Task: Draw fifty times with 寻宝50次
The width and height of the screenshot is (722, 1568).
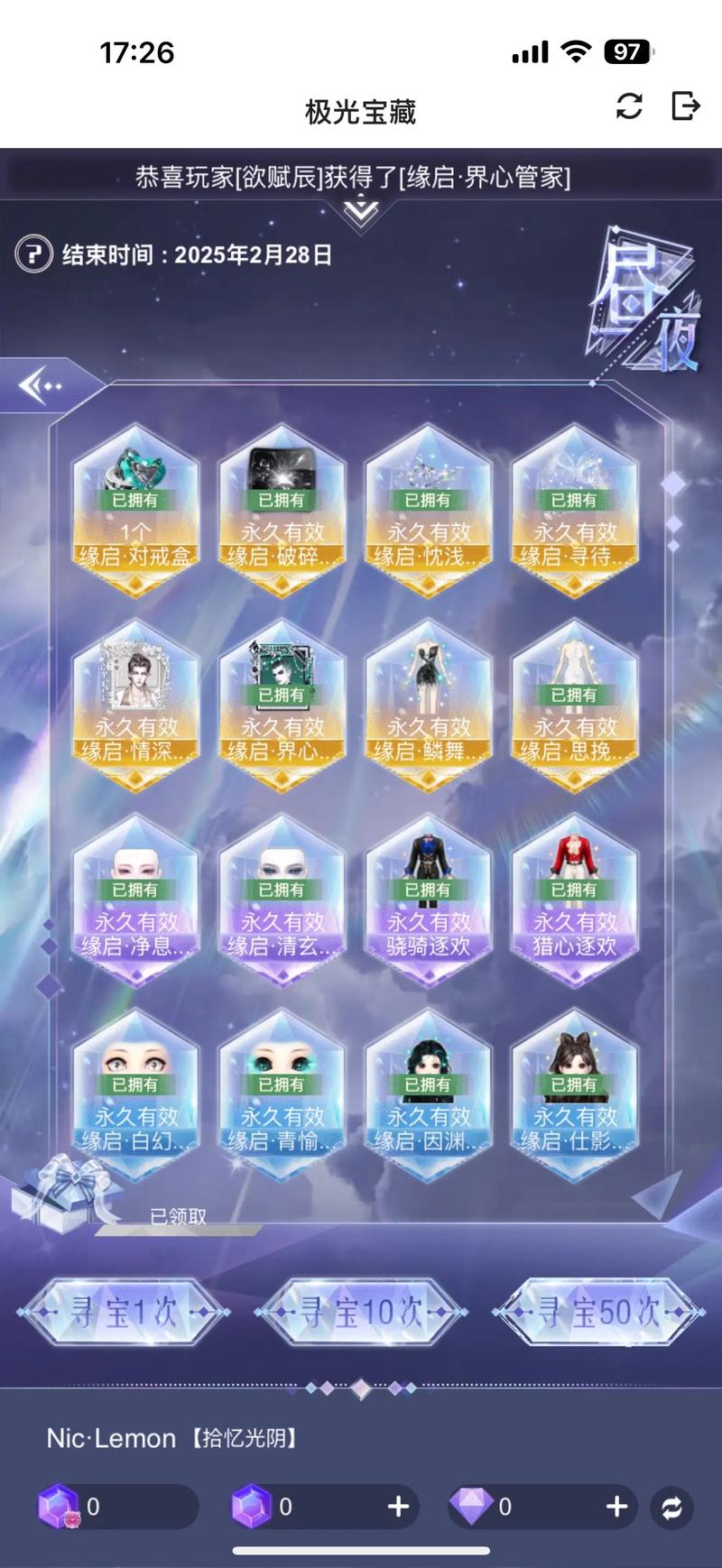Action: 598,1313
